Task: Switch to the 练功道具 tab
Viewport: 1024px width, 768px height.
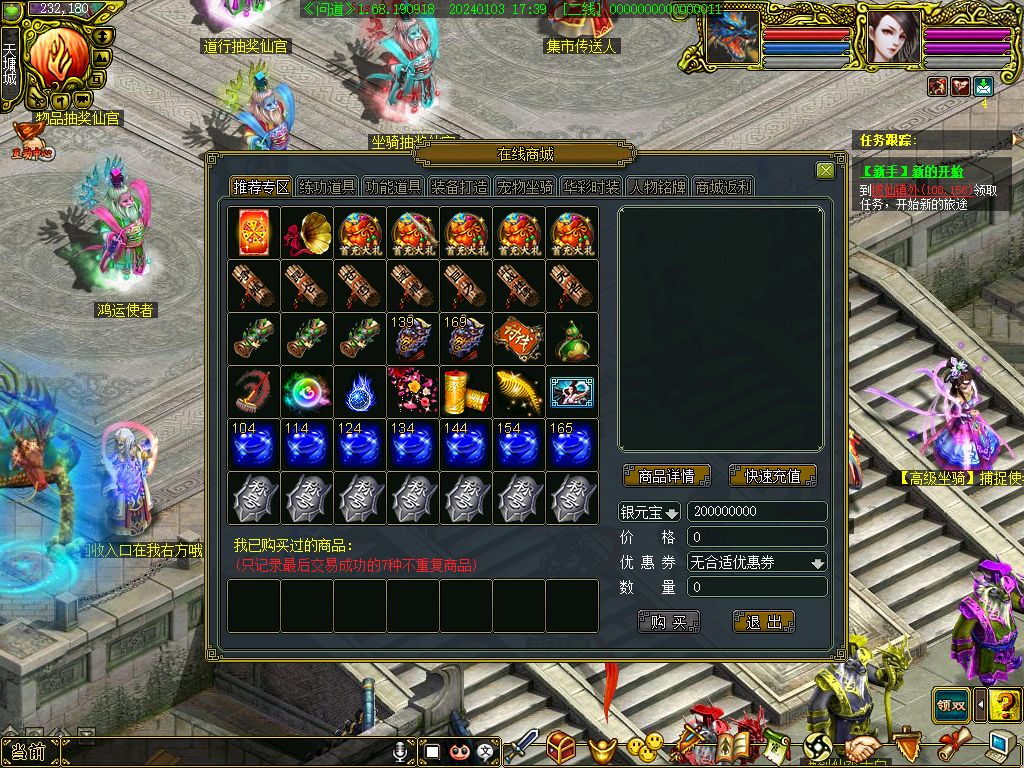Action: (328, 187)
